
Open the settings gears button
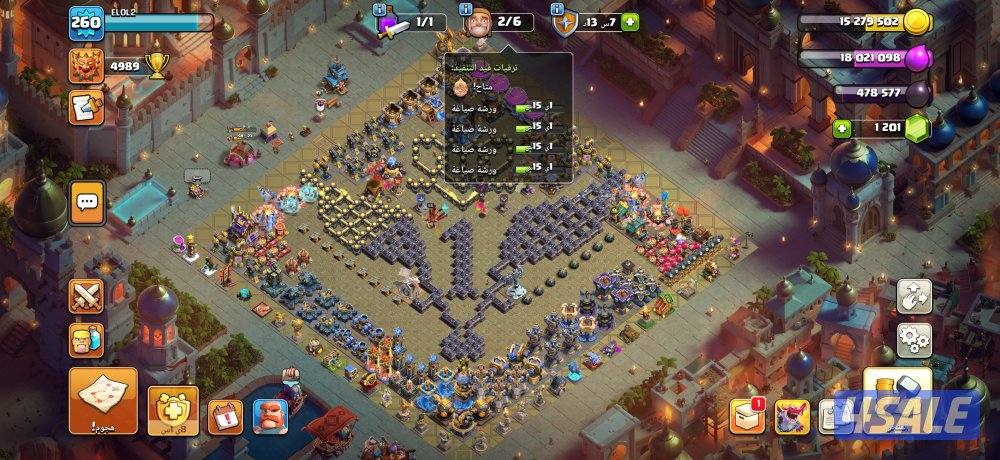913,341
